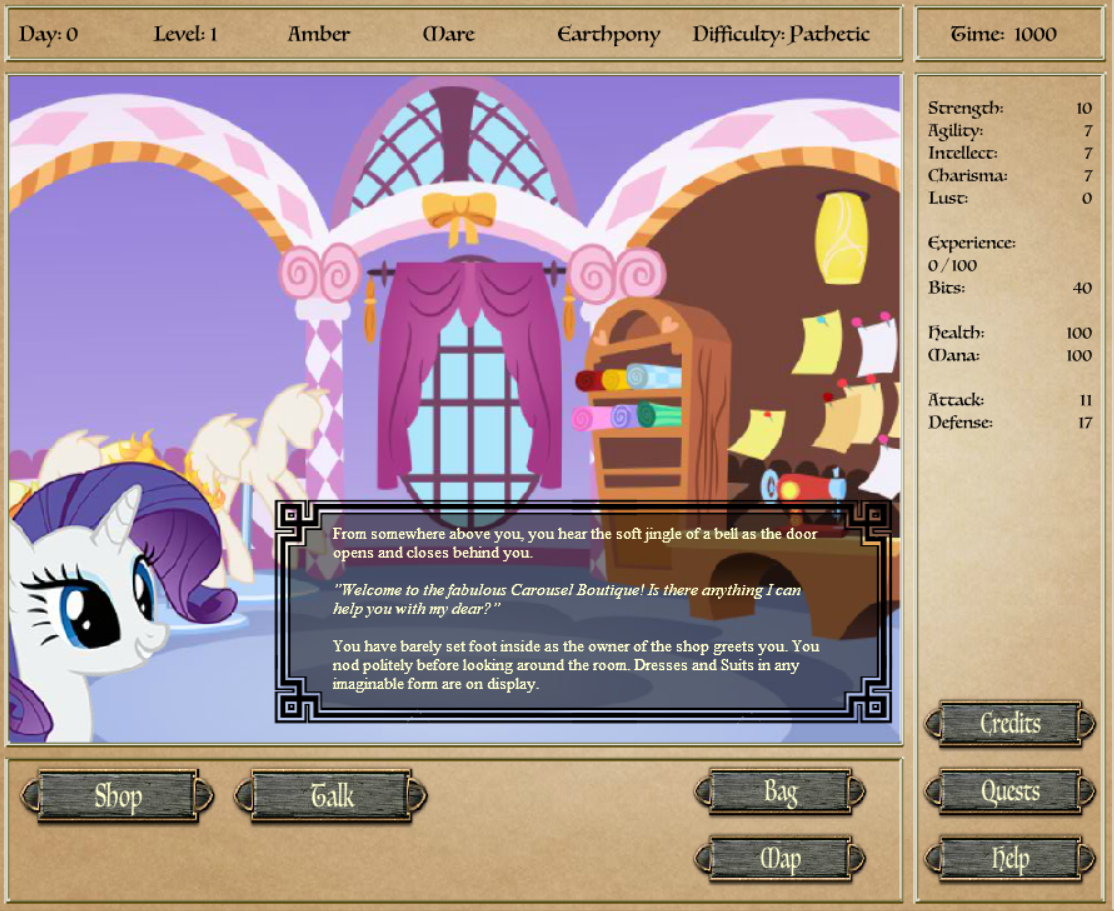This screenshot has width=1114, height=911.
Task: Click the Help button
Action: 1010,859
